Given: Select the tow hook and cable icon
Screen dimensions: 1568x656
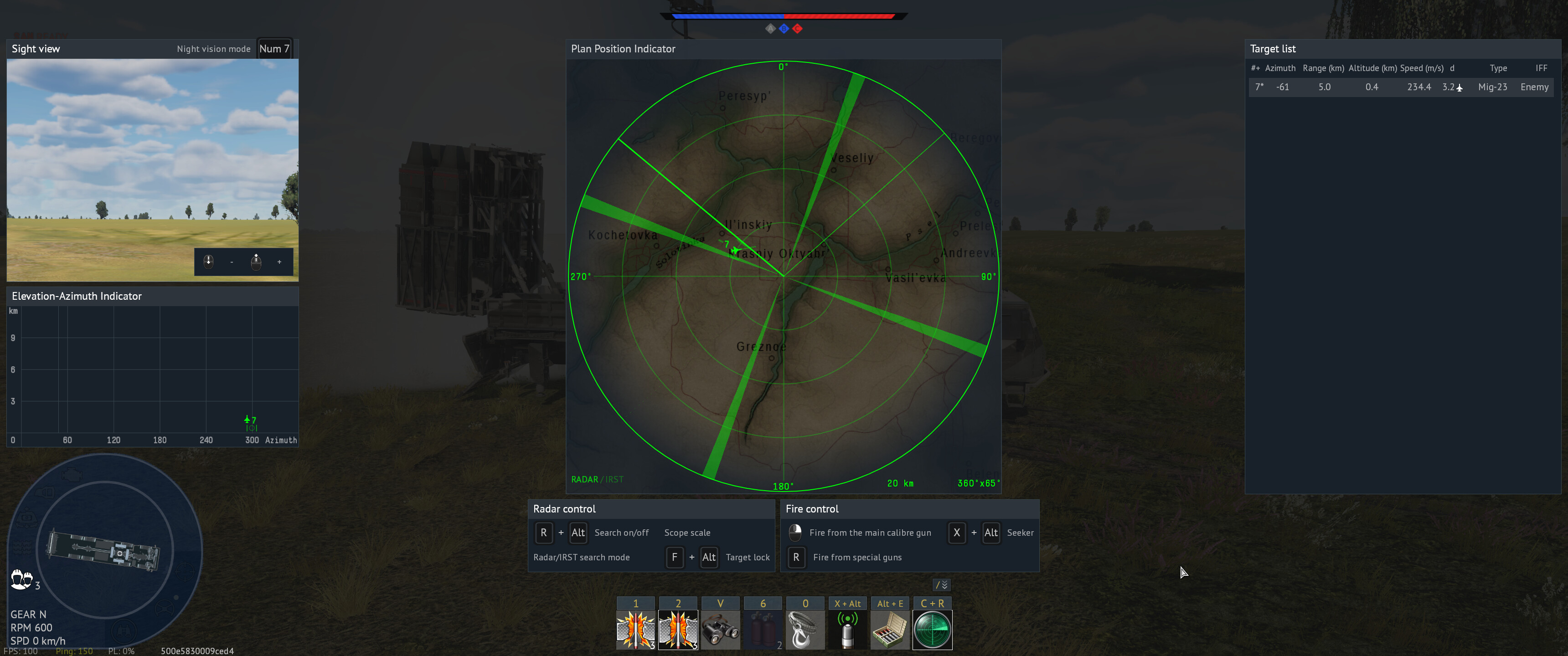Looking at the screenshot, I should (805, 629).
